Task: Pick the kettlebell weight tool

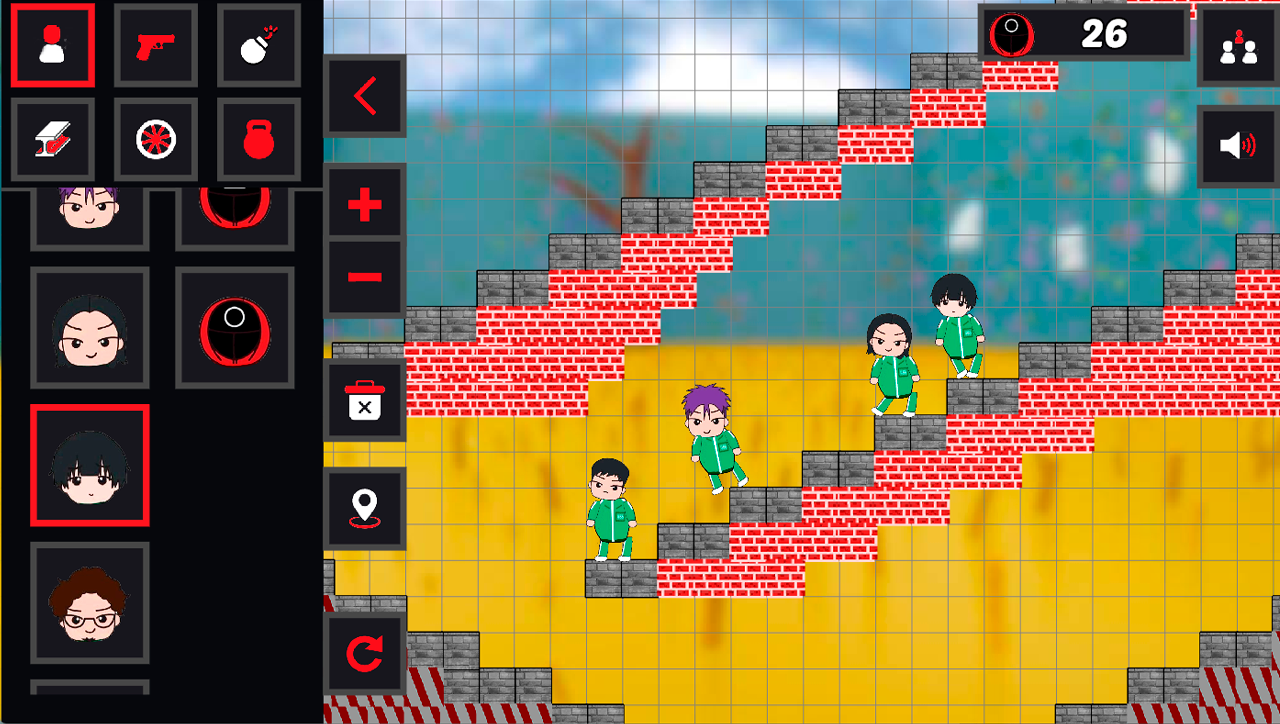Action: click(258, 140)
